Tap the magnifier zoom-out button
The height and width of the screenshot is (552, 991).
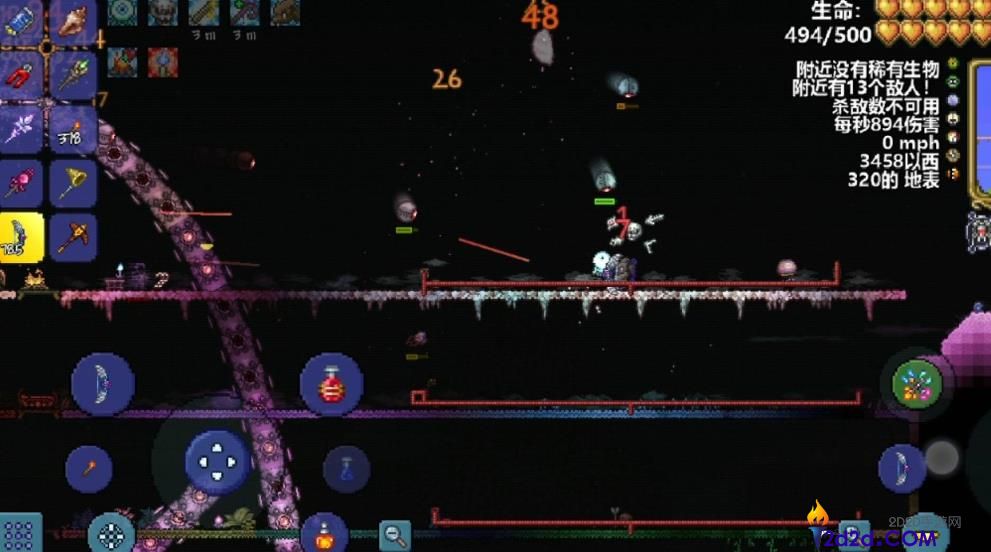[395, 535]
